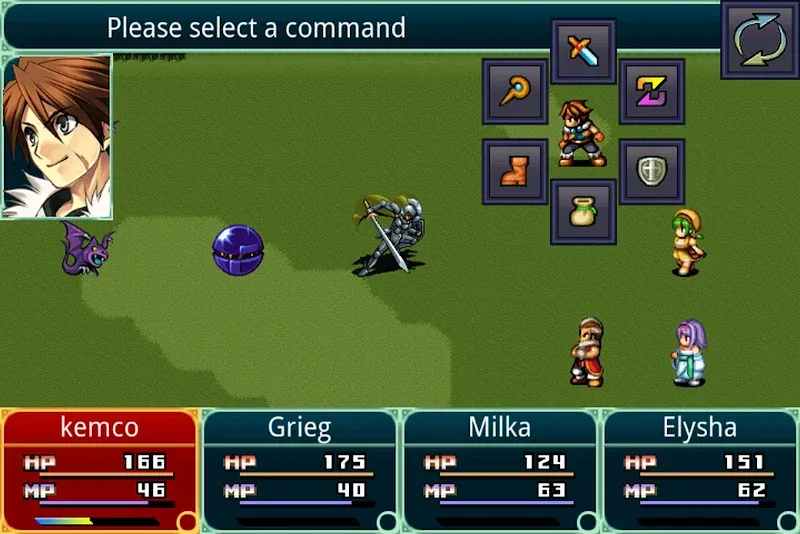
Task: Choose the sword attack command
Action: 583,51
